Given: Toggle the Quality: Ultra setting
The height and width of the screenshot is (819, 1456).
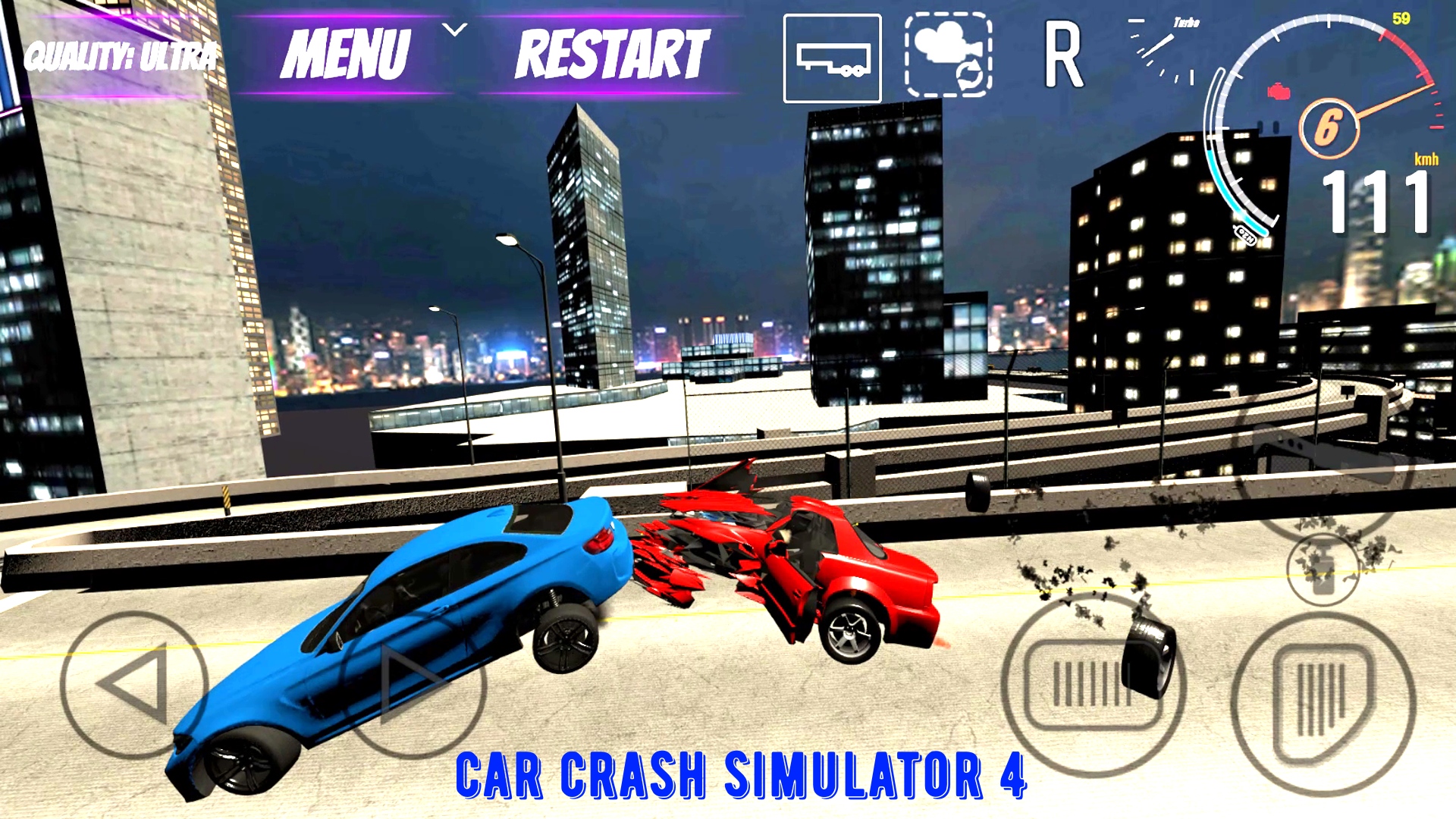Looking at the screenshot, I should (118, 55).
